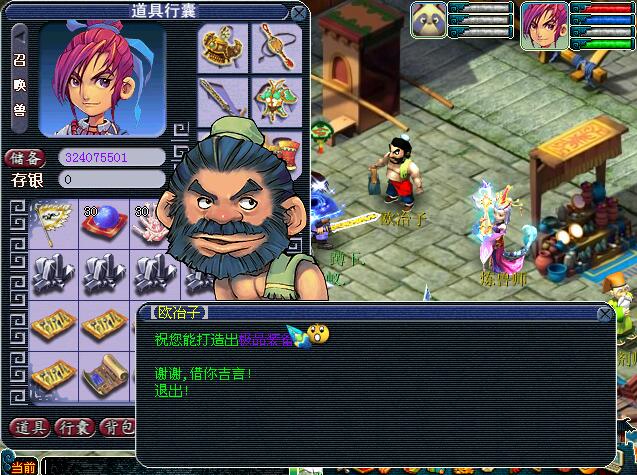637x475 pixels.
Task: Switch to the 道具 items tab
Action: coord(28,428)
